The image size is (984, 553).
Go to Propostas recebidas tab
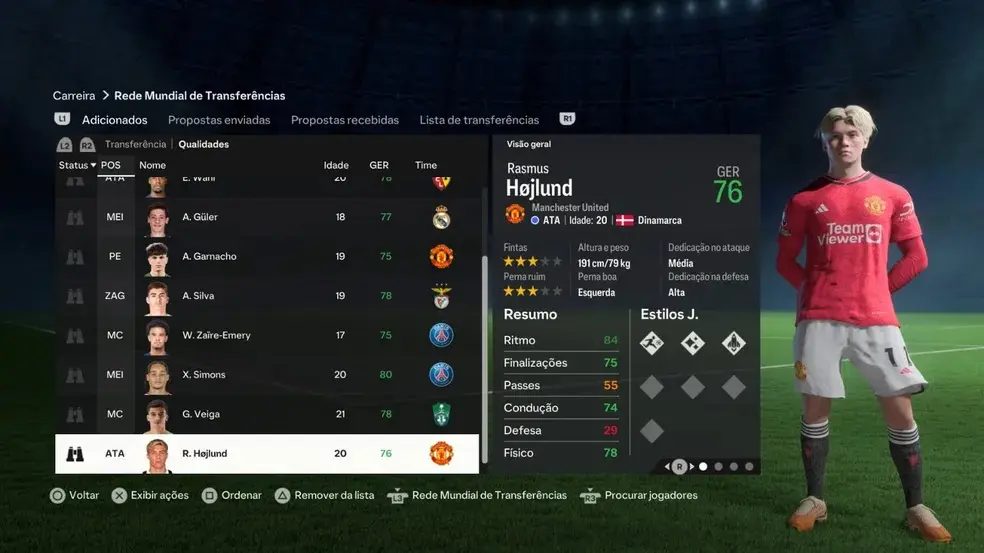pos(345,120)
